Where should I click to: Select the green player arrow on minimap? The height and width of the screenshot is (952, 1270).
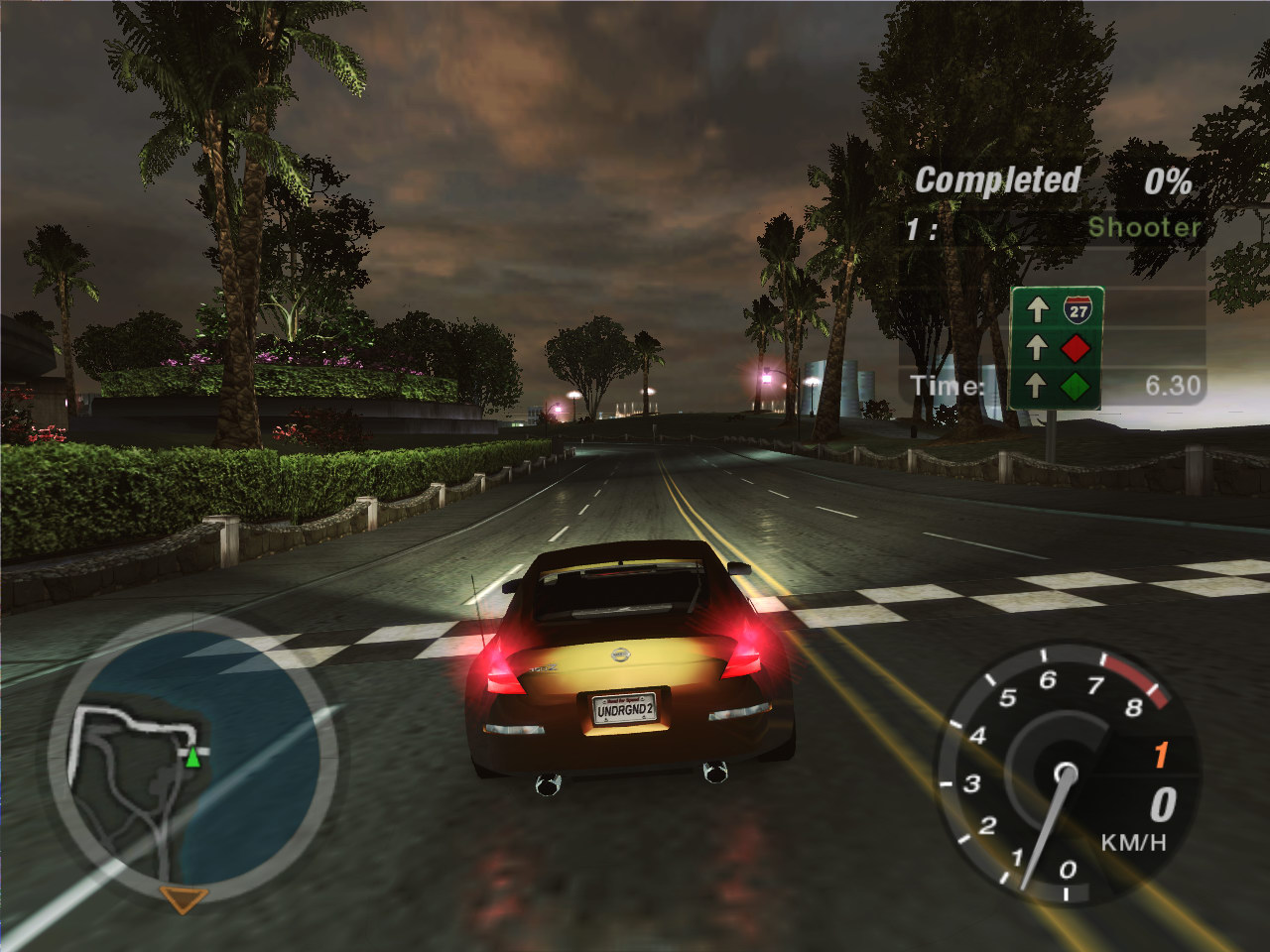[x=192, y=759]
